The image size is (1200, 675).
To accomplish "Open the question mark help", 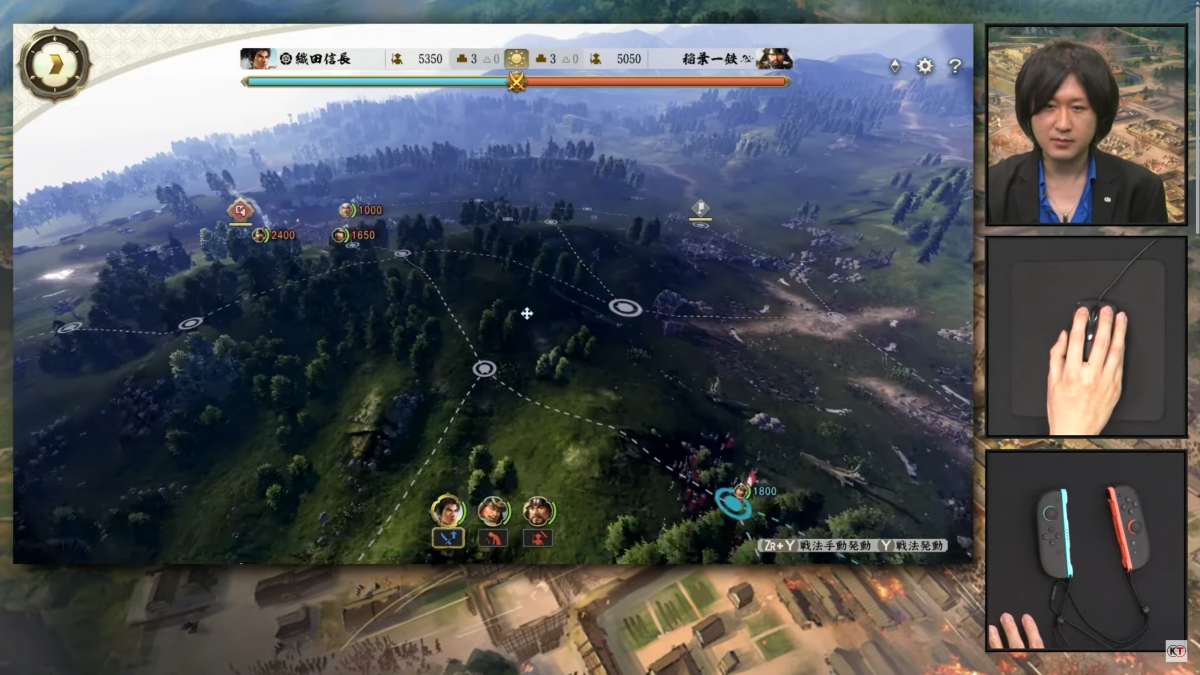I will point(955,66).
